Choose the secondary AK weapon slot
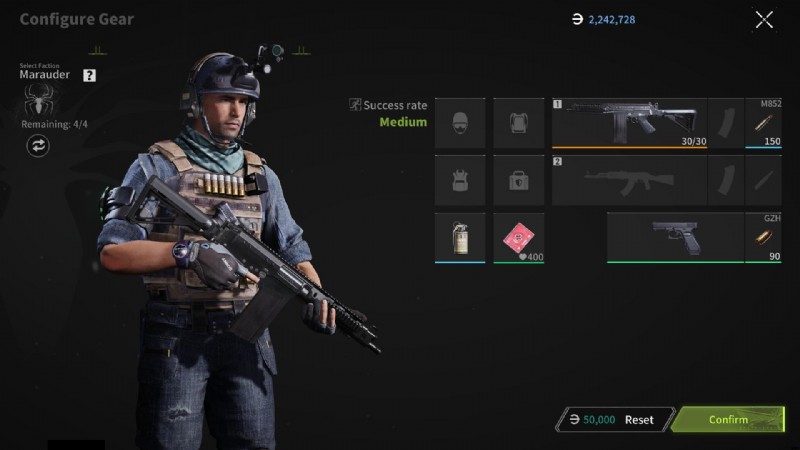 tap(630, 180)
